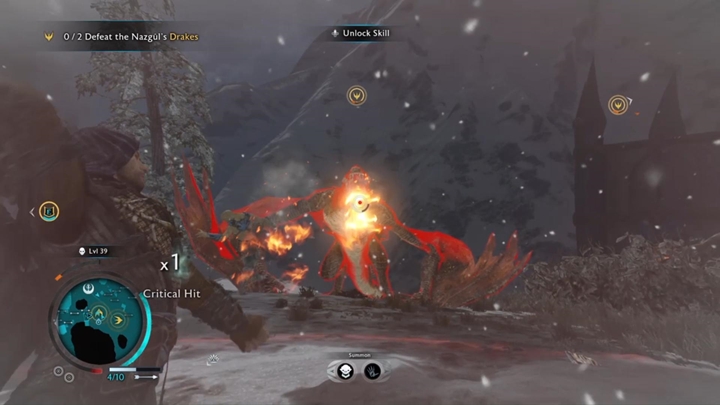720x405 pixels.
Task: Activate the Summon orc follower icon
Action: pos(345,371)
